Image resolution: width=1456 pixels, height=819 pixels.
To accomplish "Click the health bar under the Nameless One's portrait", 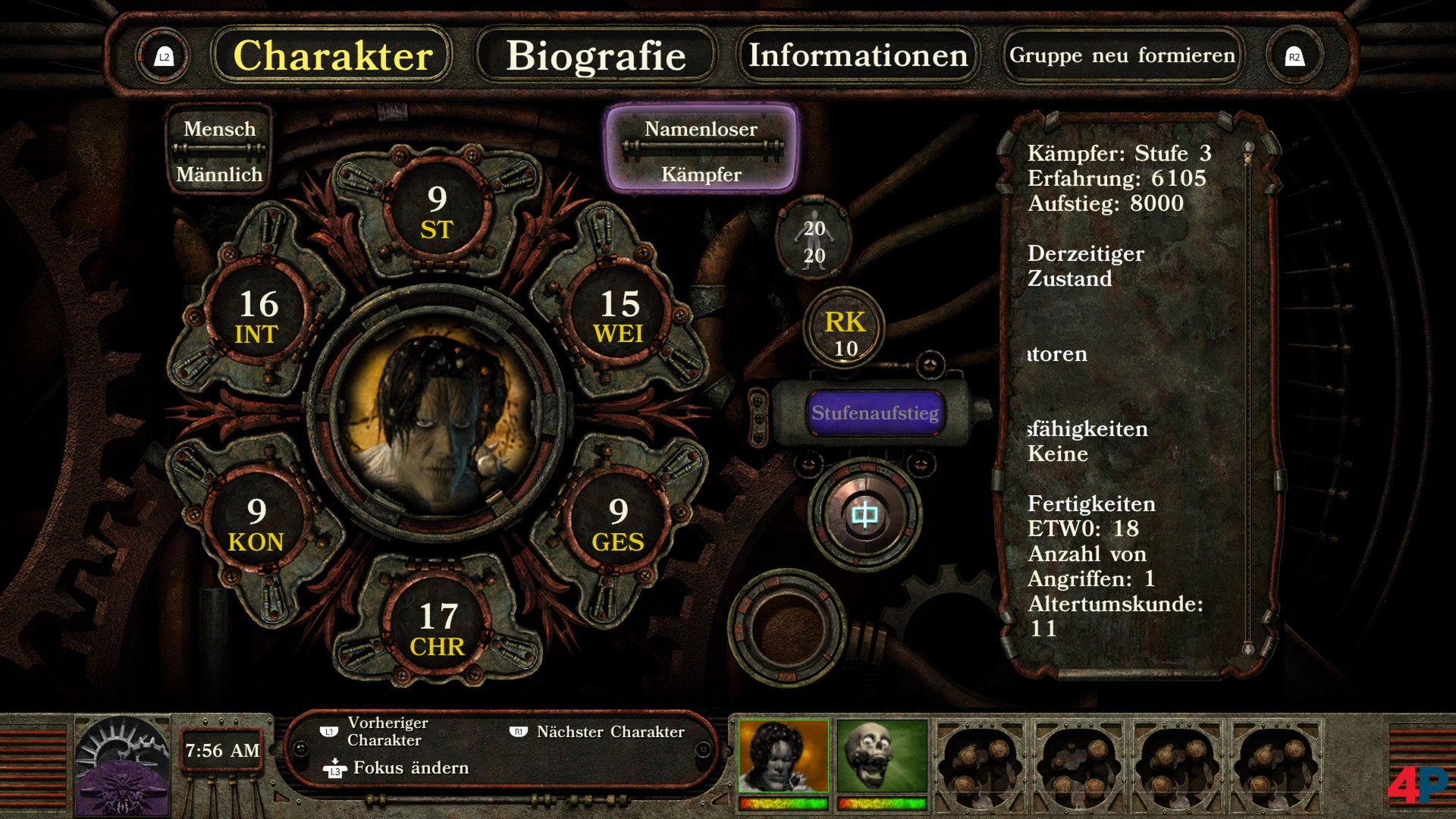I will tap(783, 802).
